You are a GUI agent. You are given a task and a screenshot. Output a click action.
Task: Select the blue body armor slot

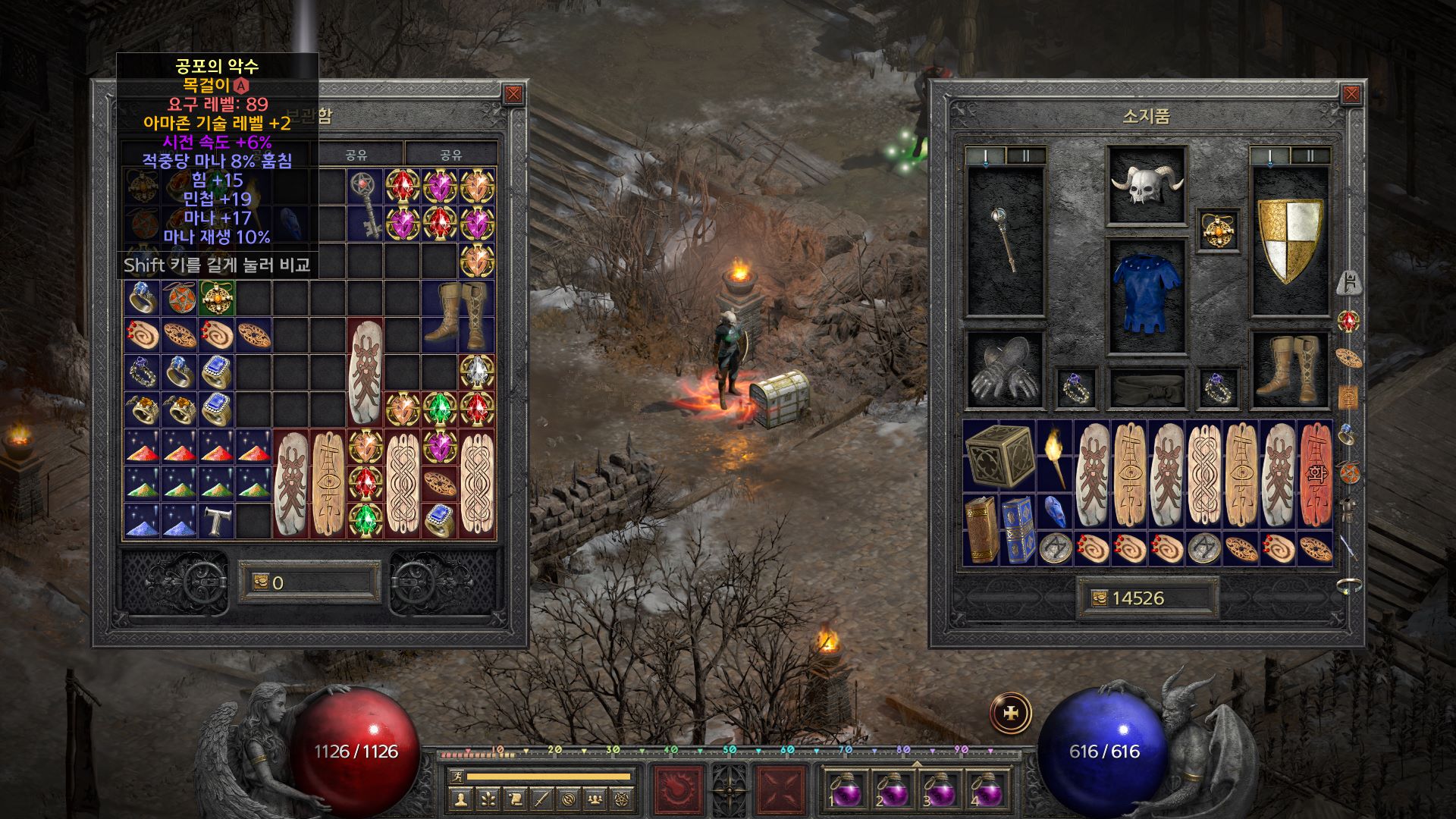coord(1146,296)
